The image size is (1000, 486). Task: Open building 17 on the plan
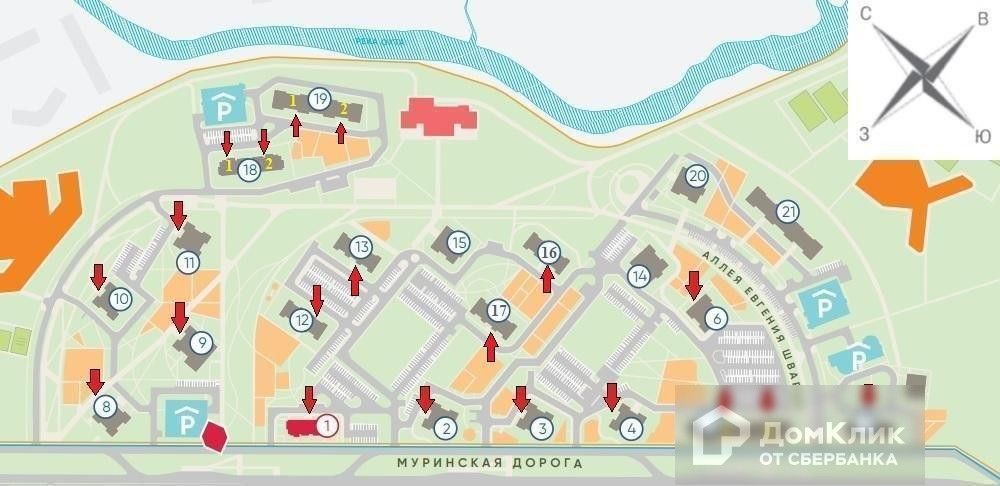pos(498,311)
